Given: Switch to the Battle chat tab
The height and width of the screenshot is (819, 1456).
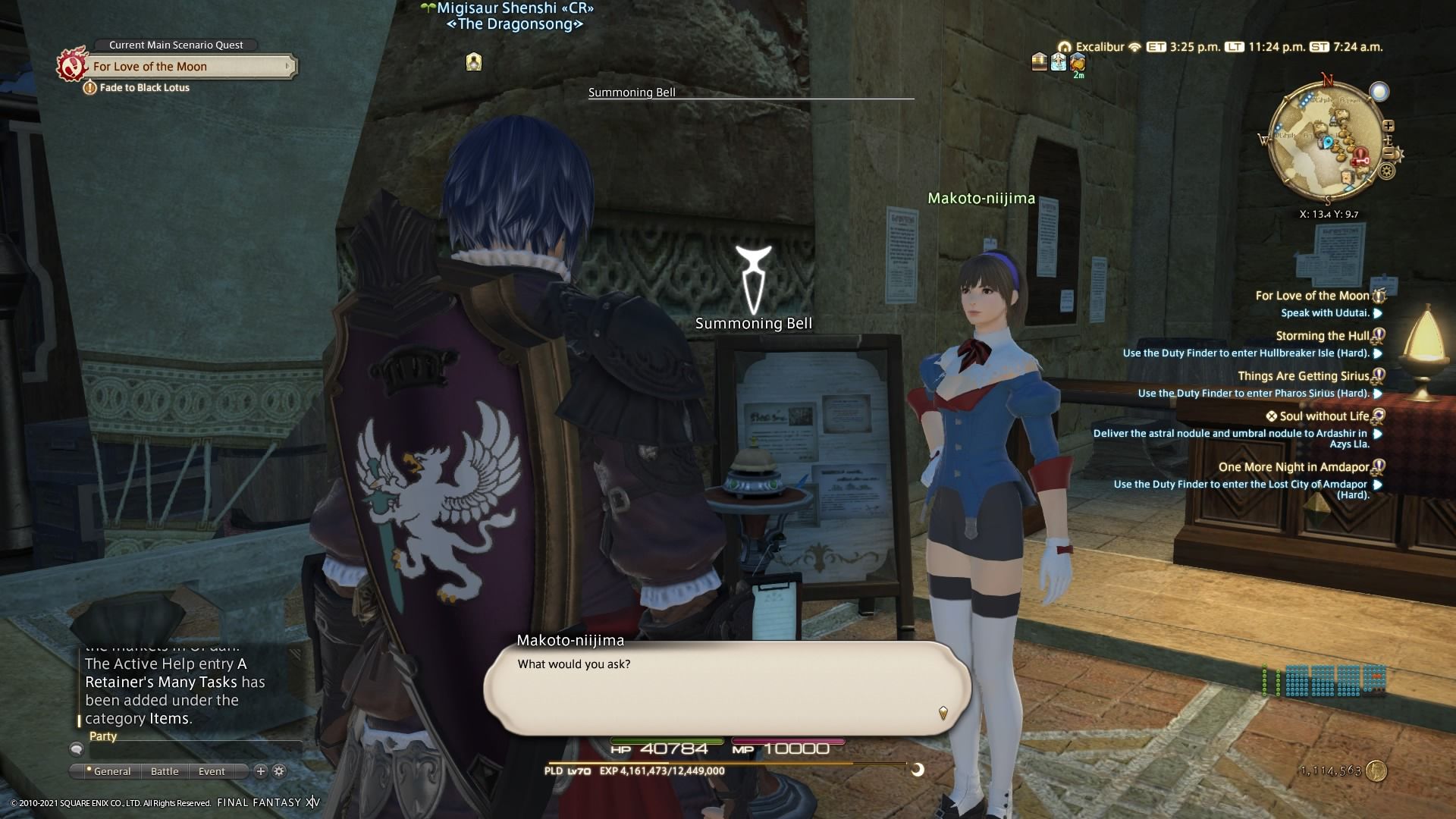Looking at the screenshot, I should [x=165, y=771].
